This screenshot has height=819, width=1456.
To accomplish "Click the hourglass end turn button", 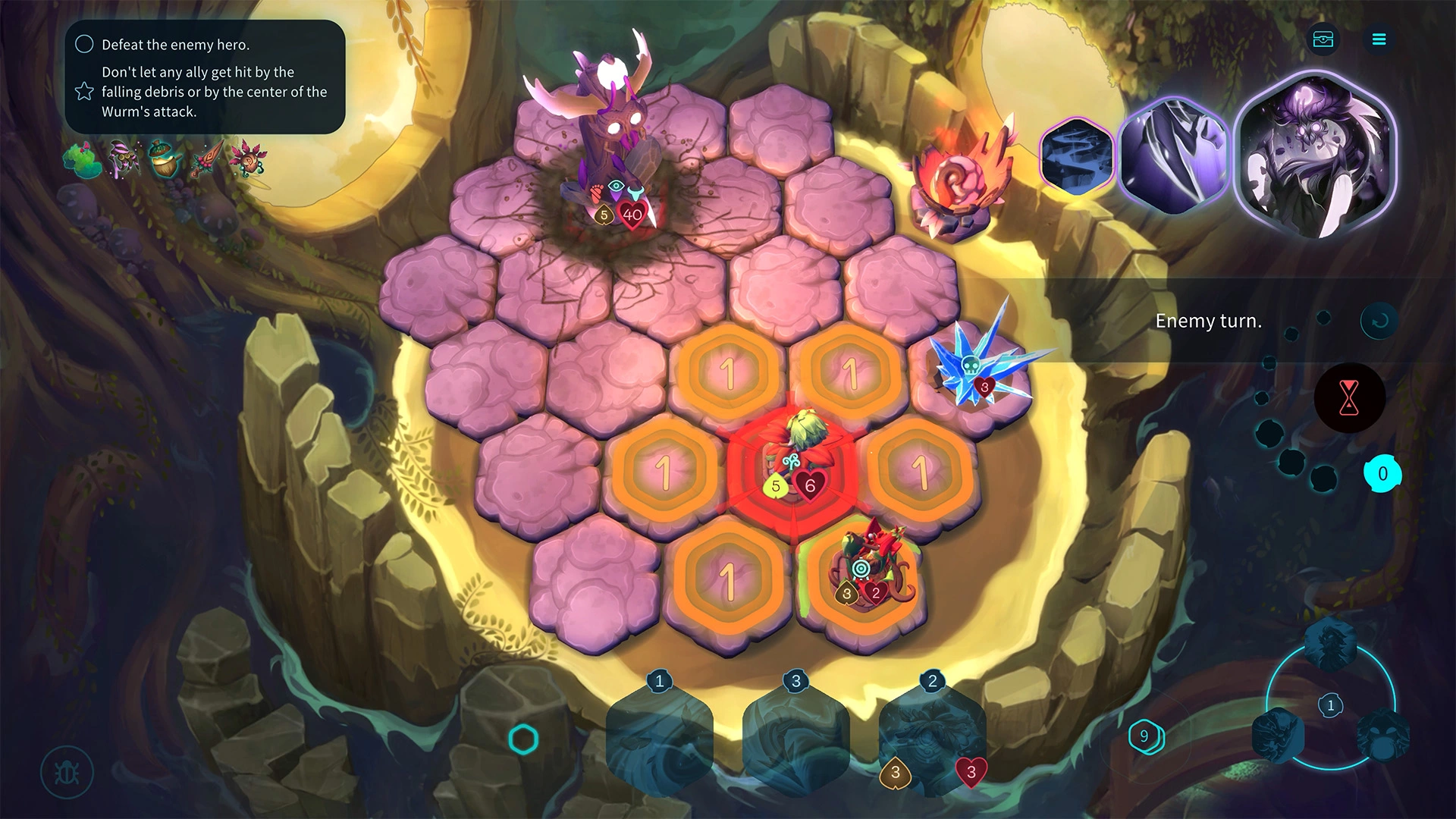I will [x=1349, y=397].
